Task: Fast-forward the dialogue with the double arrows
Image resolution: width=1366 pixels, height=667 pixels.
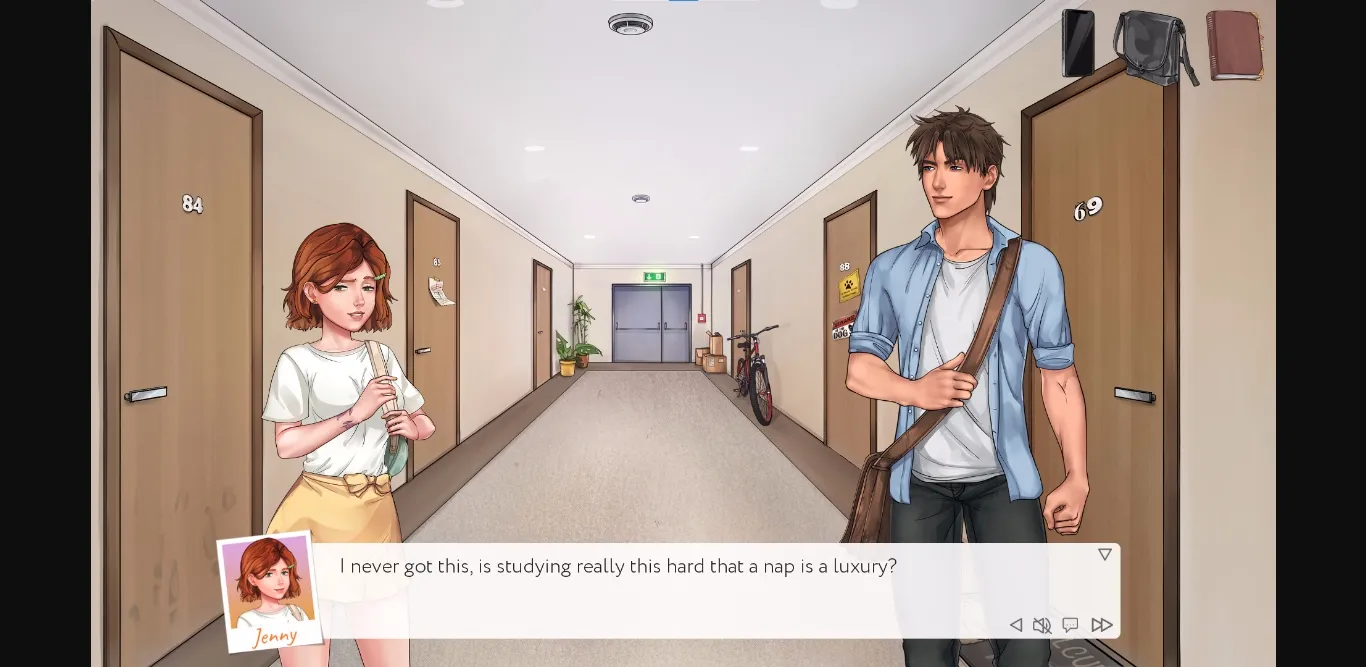Action: coord(1101,625)
